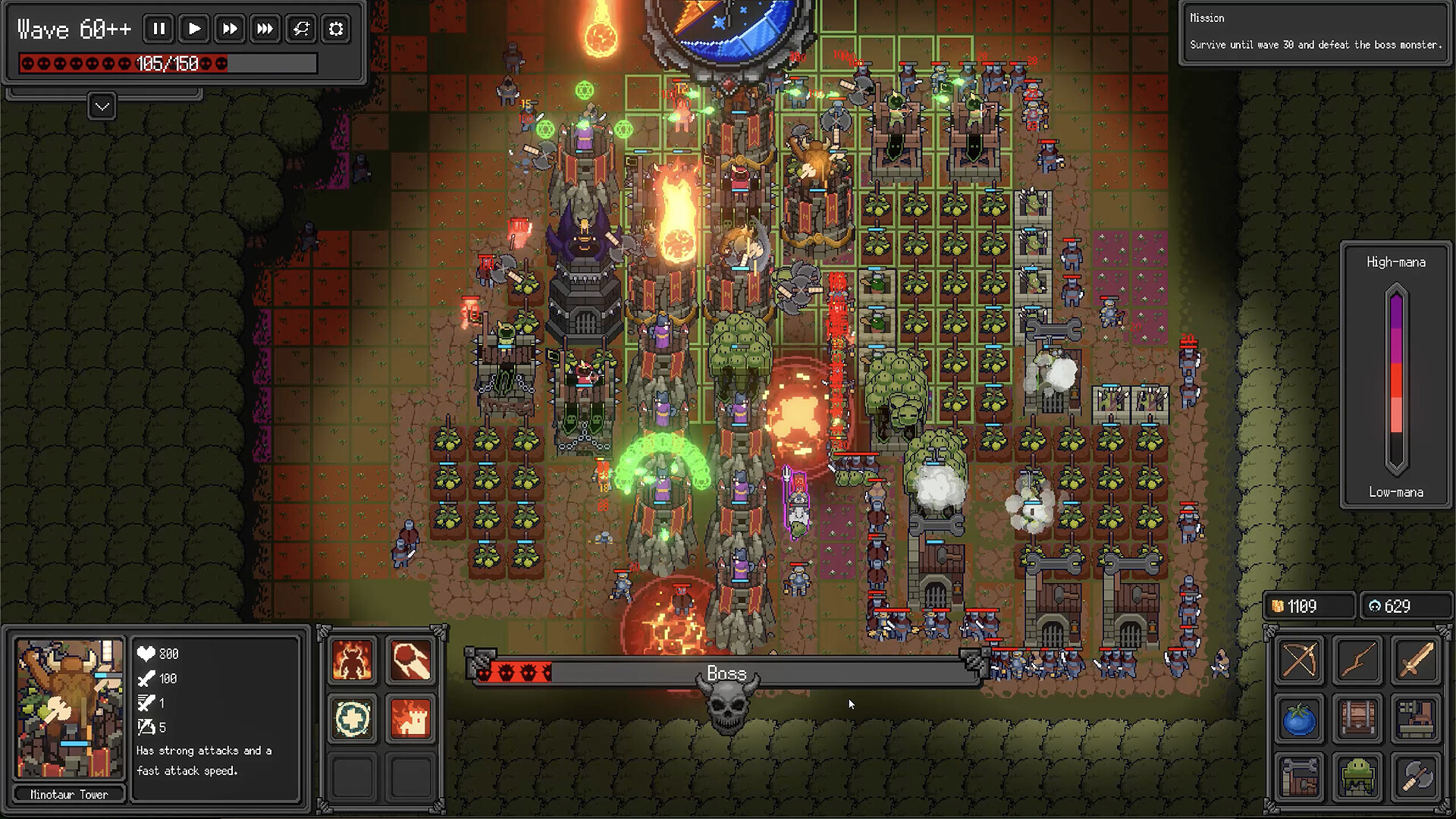This screenshot has height=819, width=1456.
Task: Select the wooden chest build option
Action: (1357, 718)
